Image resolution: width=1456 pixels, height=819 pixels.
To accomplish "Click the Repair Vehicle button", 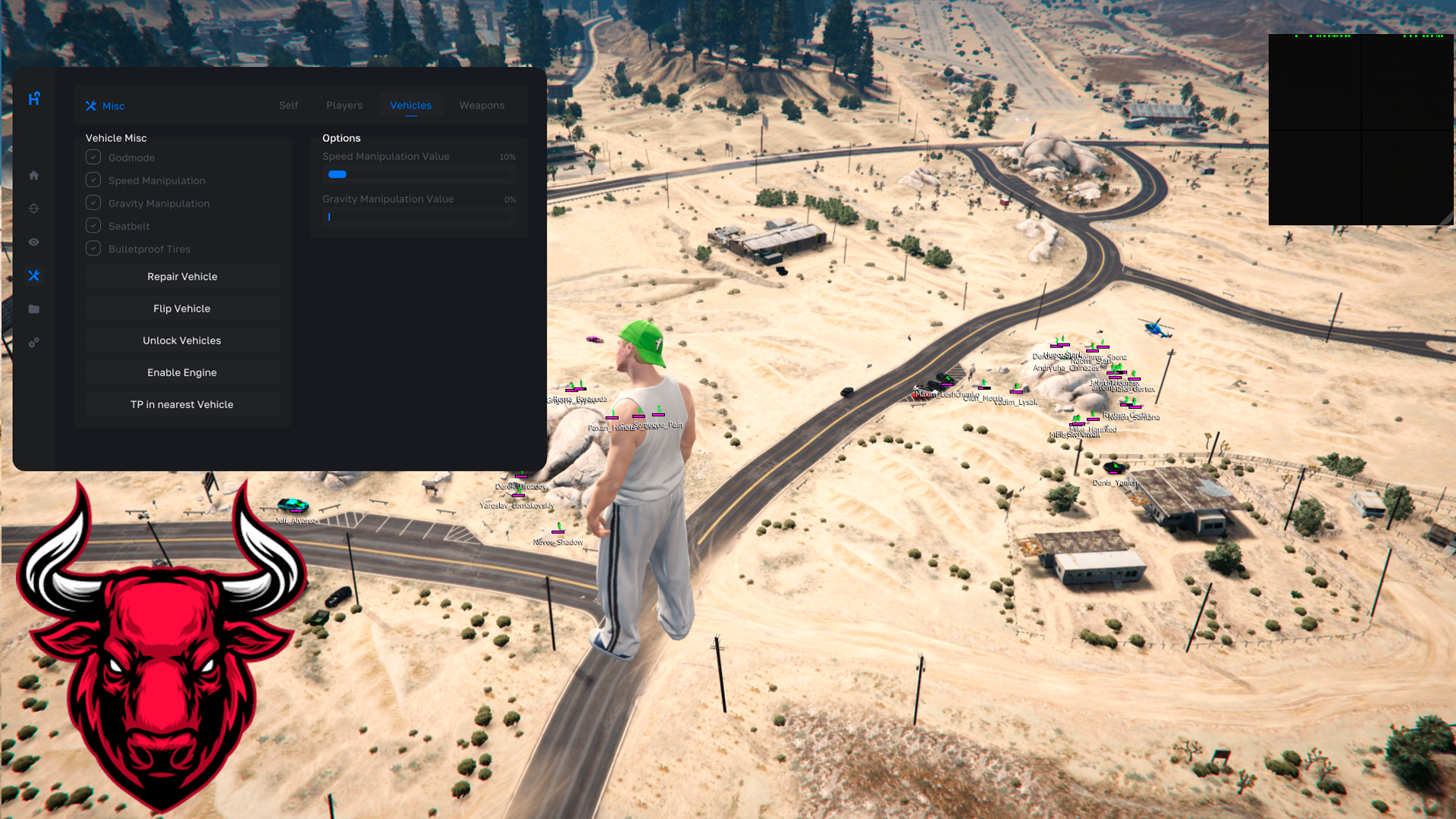I will click(182, 277).
